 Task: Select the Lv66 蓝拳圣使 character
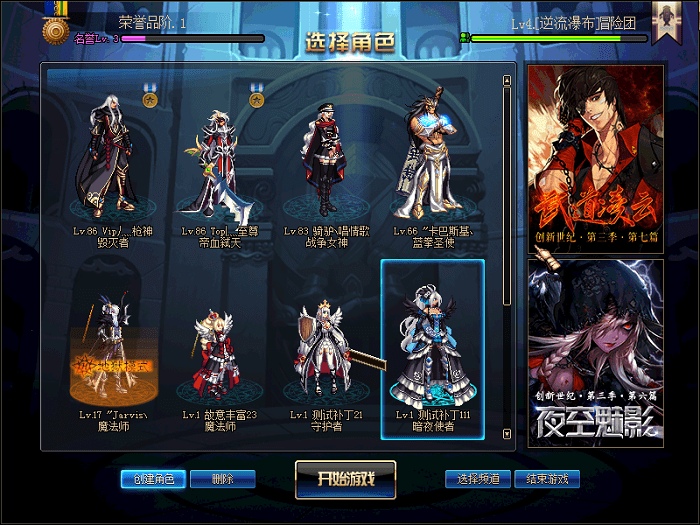tap(431, 160)
